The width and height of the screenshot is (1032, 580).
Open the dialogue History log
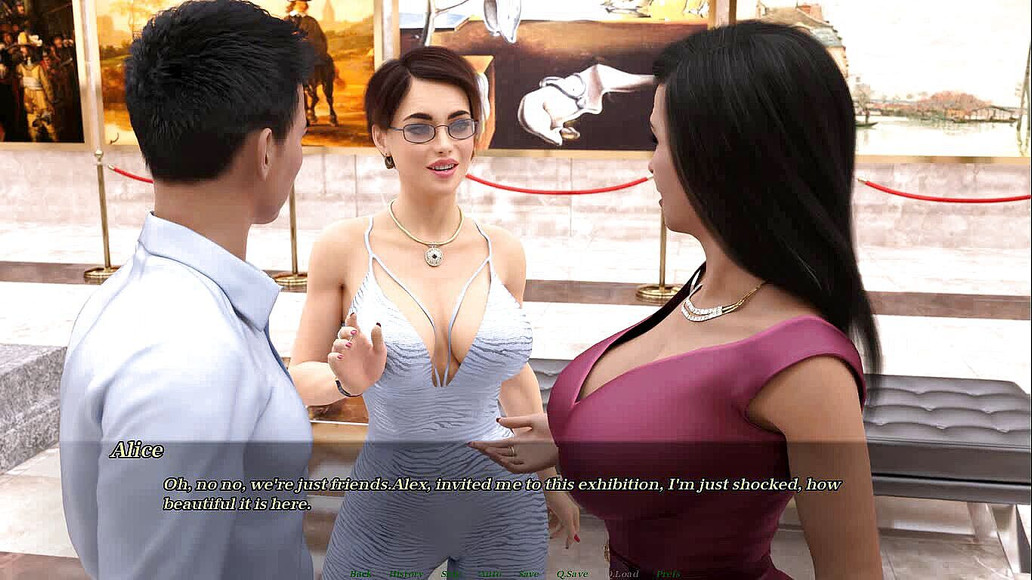(x=405, y=574)
